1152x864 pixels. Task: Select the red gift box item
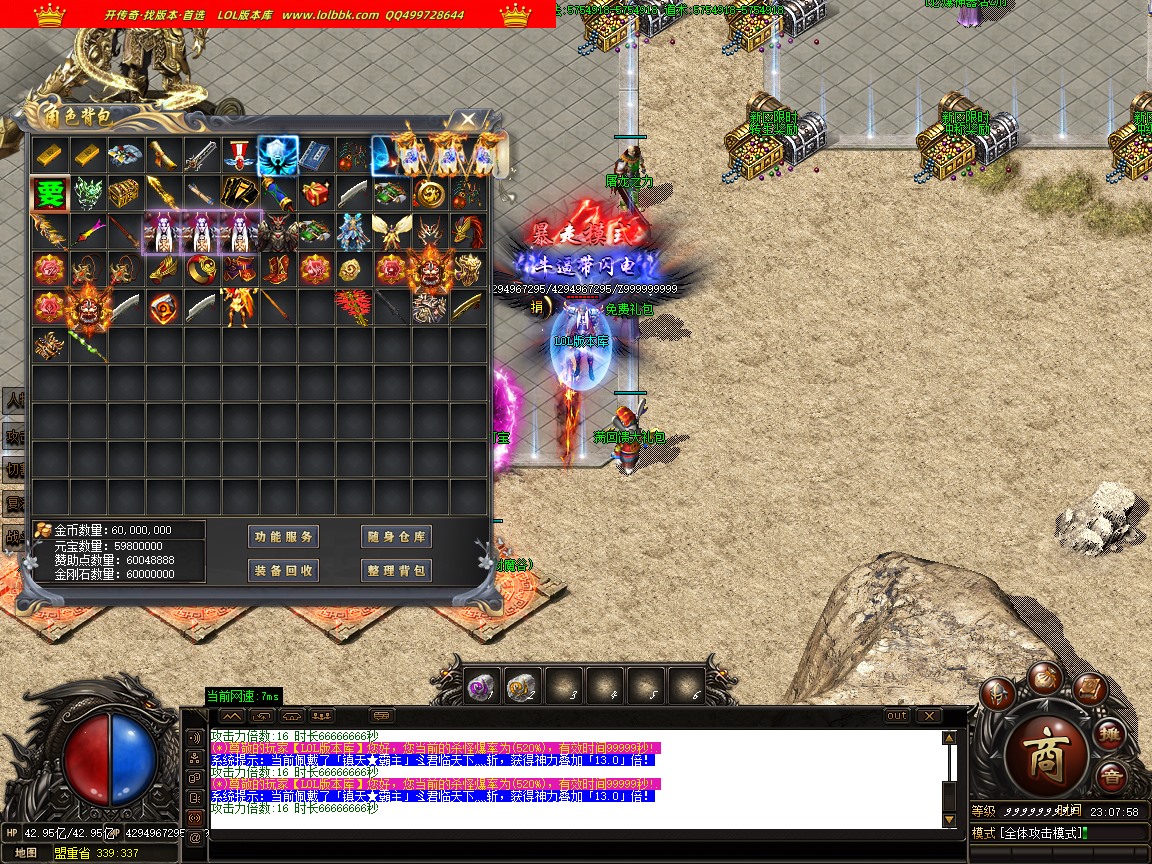point(314,193)
